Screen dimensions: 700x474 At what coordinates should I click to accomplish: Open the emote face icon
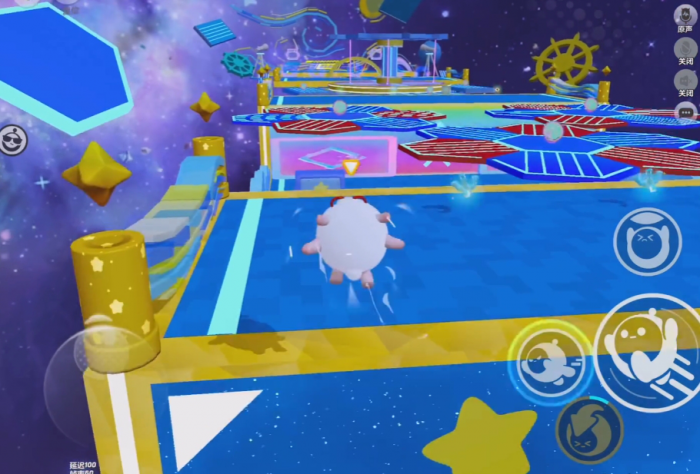coord(13,137)
